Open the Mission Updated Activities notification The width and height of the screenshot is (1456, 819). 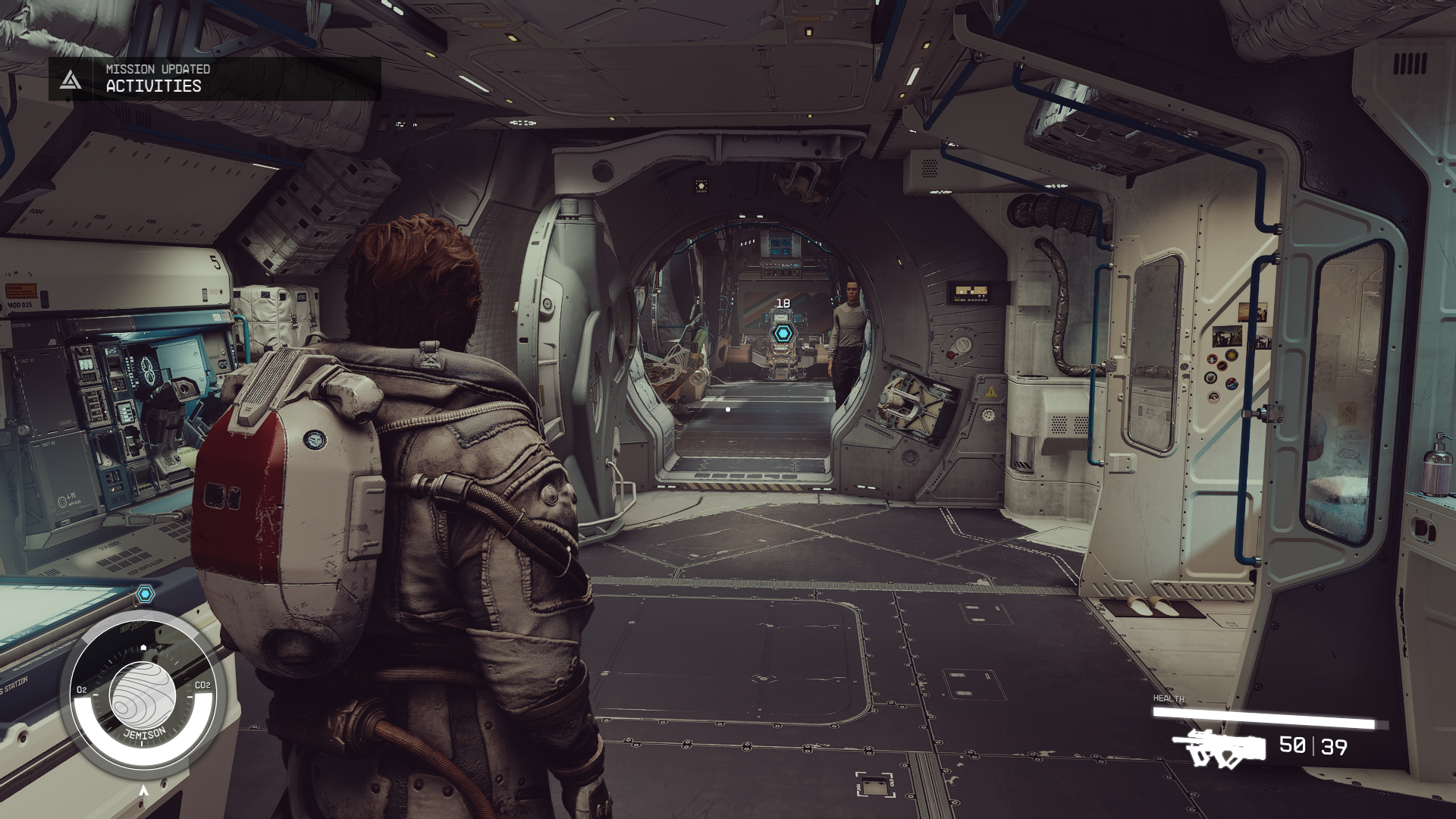pos(214,78)
